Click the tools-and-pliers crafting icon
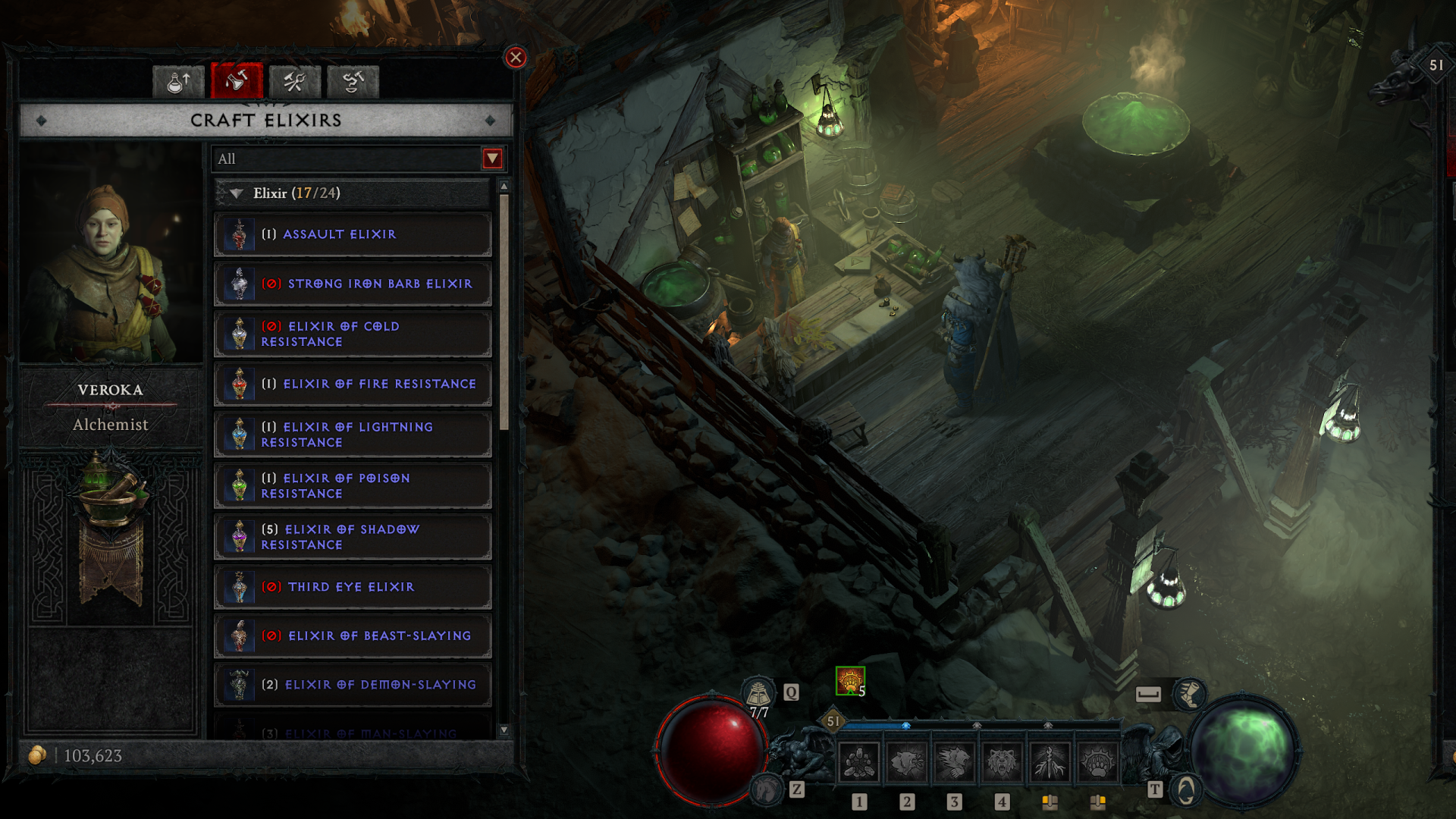 pos(295,82)
